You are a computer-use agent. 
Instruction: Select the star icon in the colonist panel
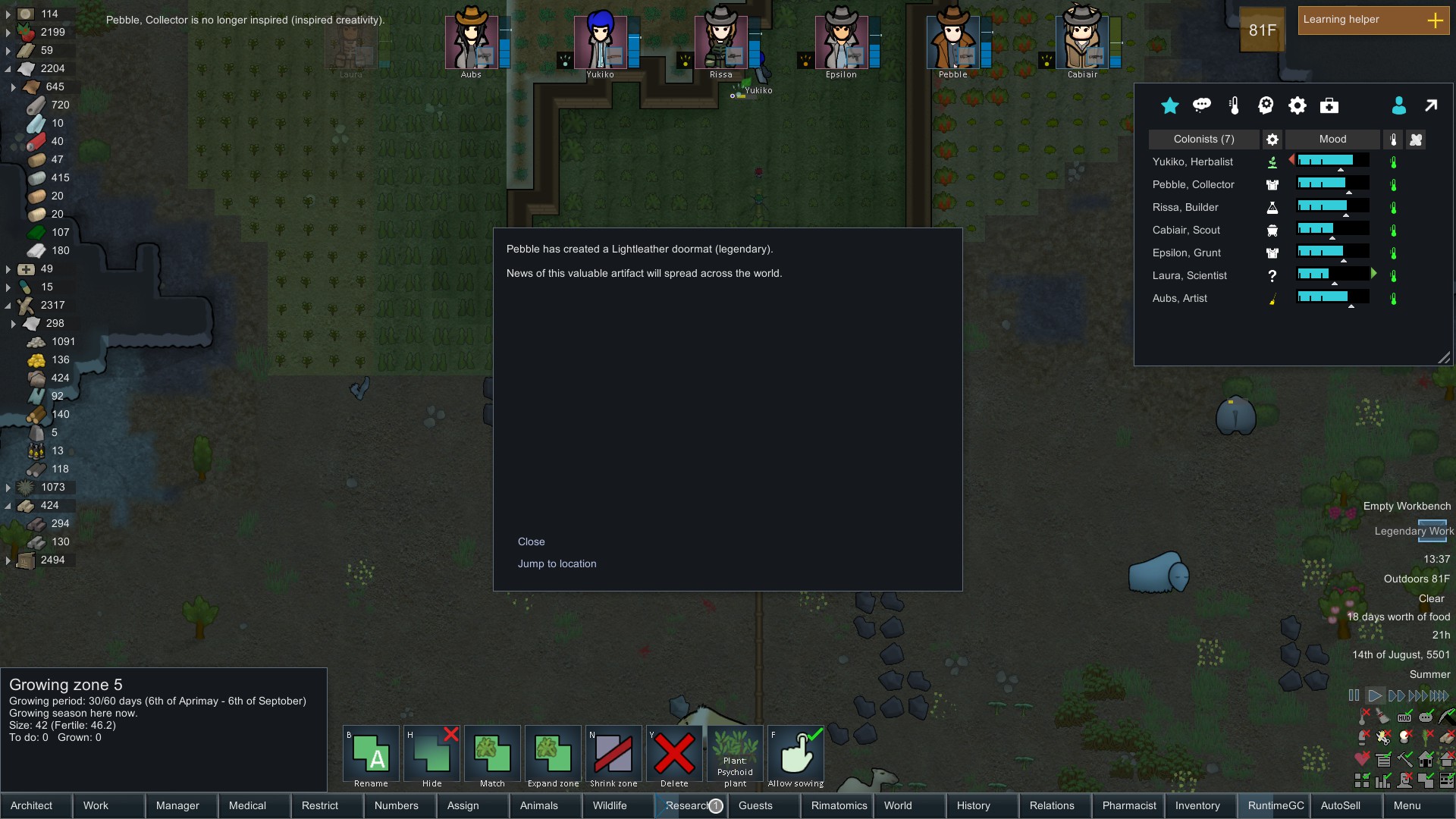click(1169, 106)
